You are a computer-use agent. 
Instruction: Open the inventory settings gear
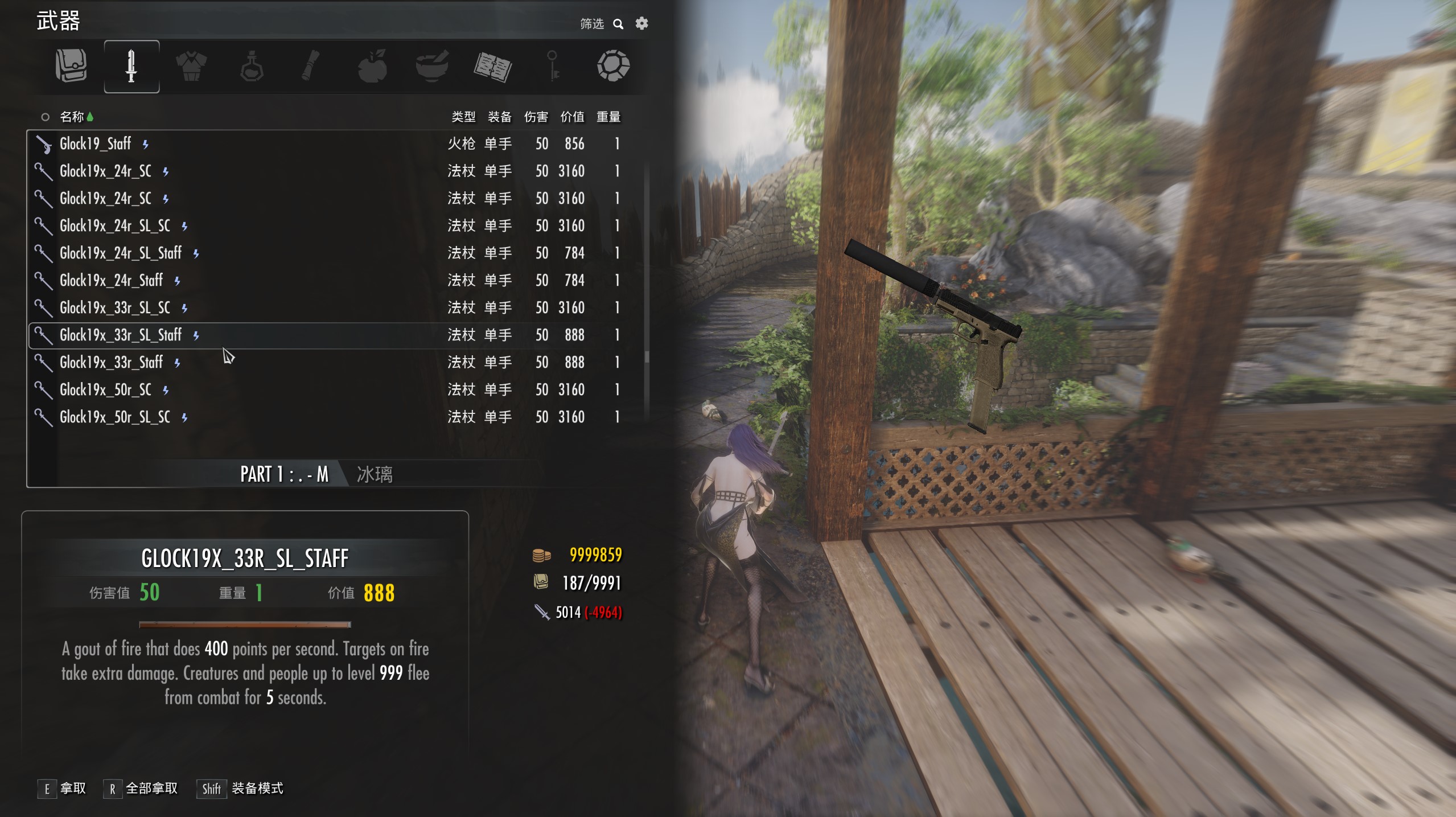tap(641, 23)
